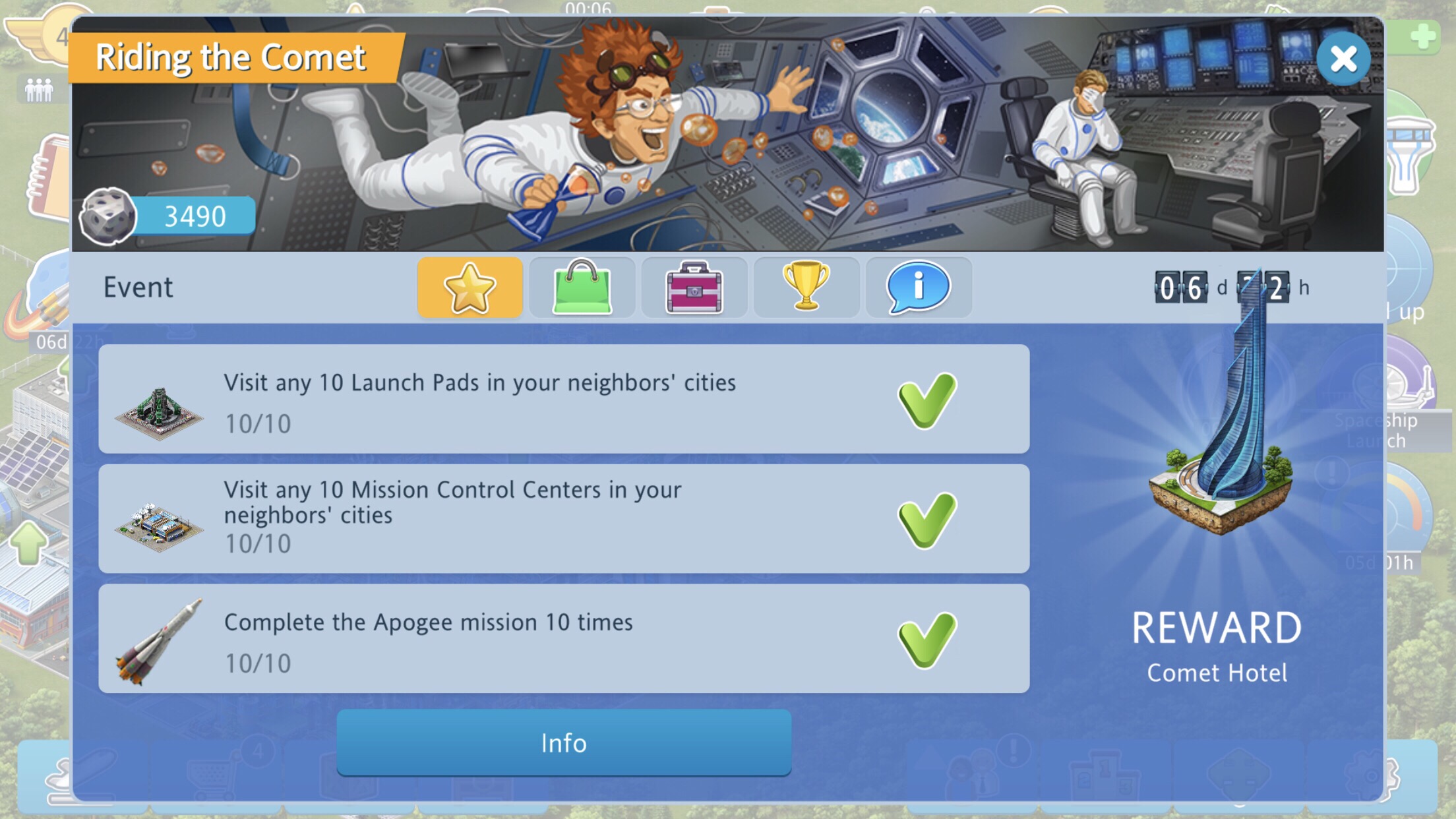1456x819 pixels.
Task: Click the blue Info button
Action: coord(564,743)
